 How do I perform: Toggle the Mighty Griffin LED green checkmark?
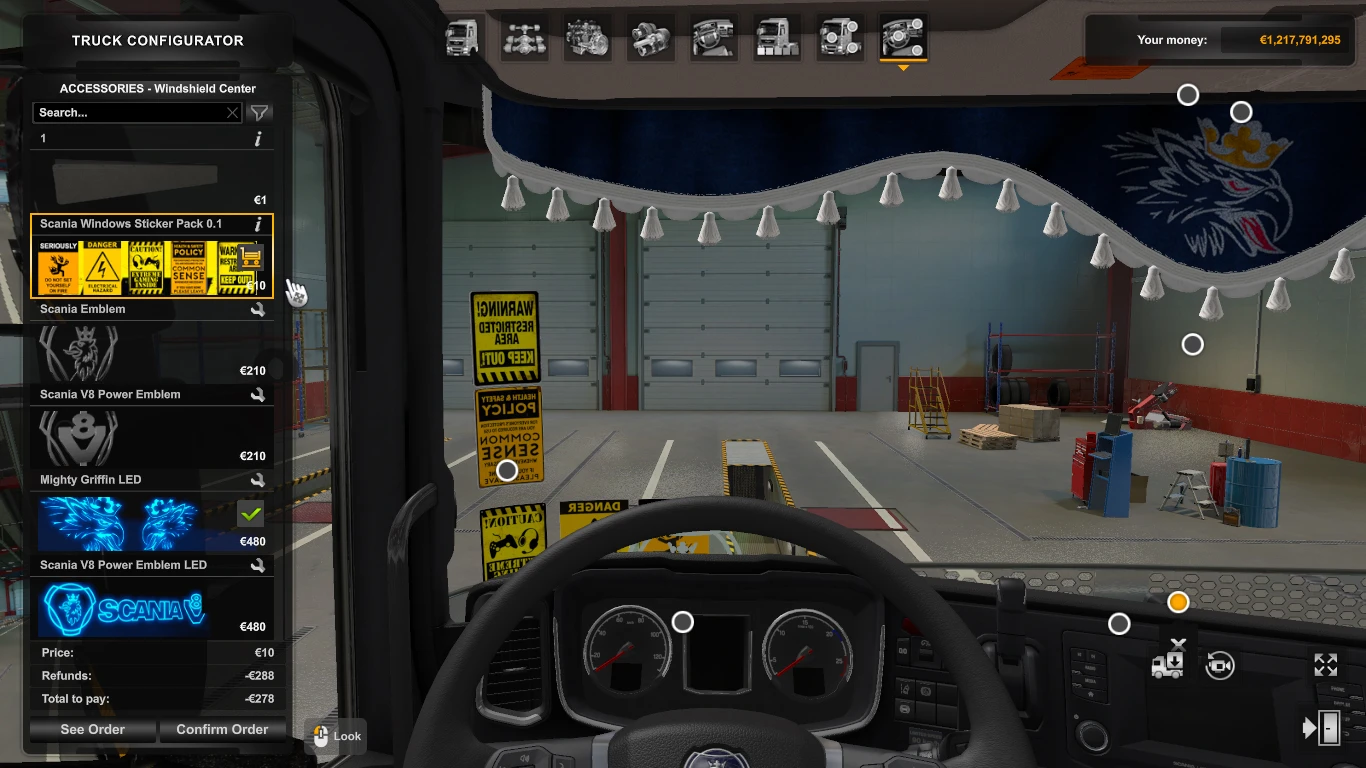[250, 514]
